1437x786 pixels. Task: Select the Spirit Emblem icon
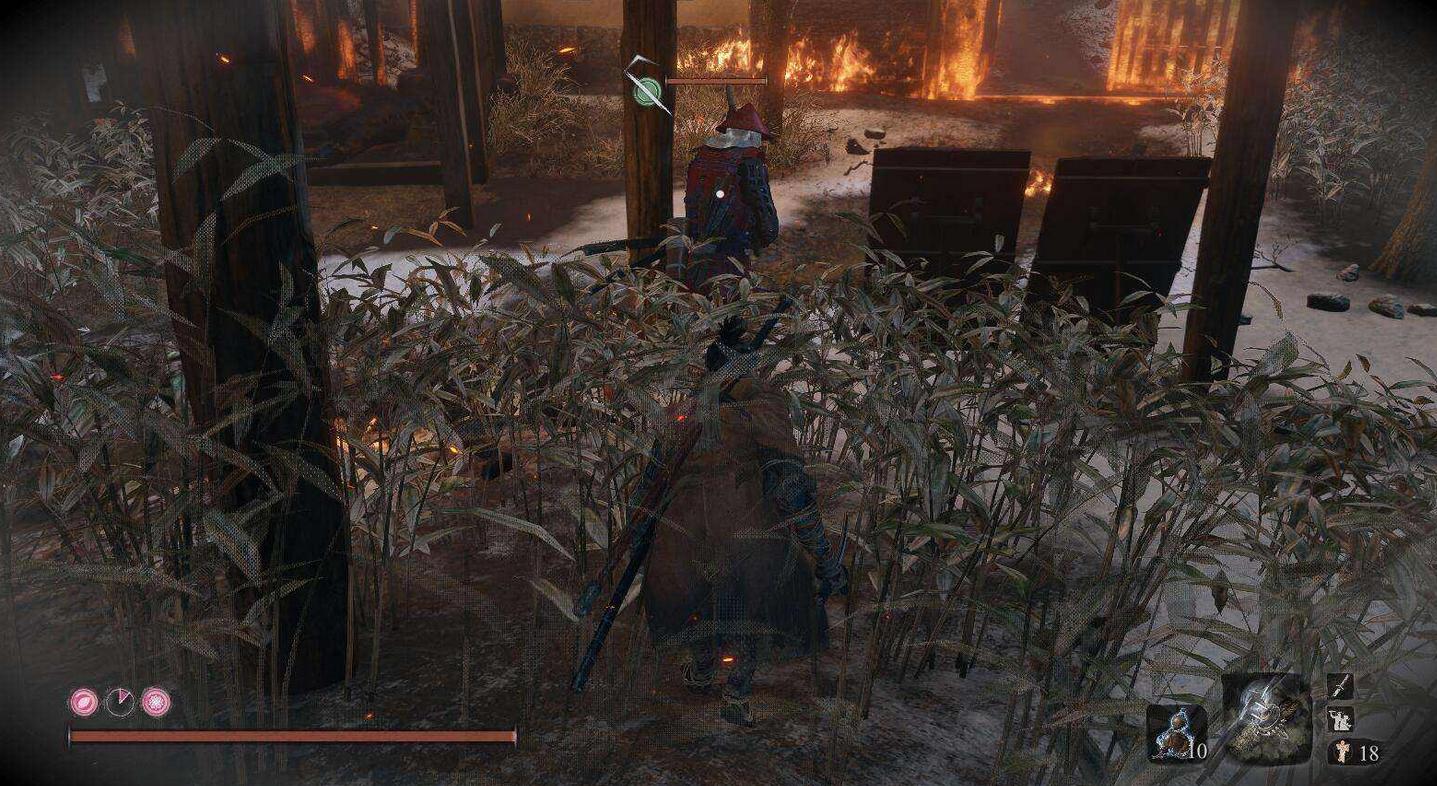point(1340,752)
